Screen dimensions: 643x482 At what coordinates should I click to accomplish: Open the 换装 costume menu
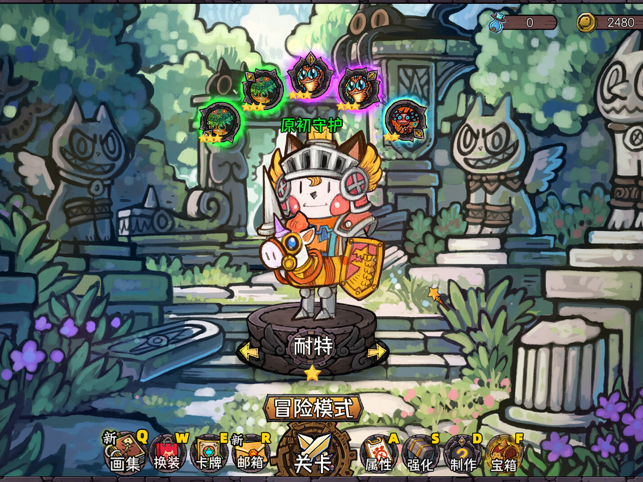click(167, 453)
